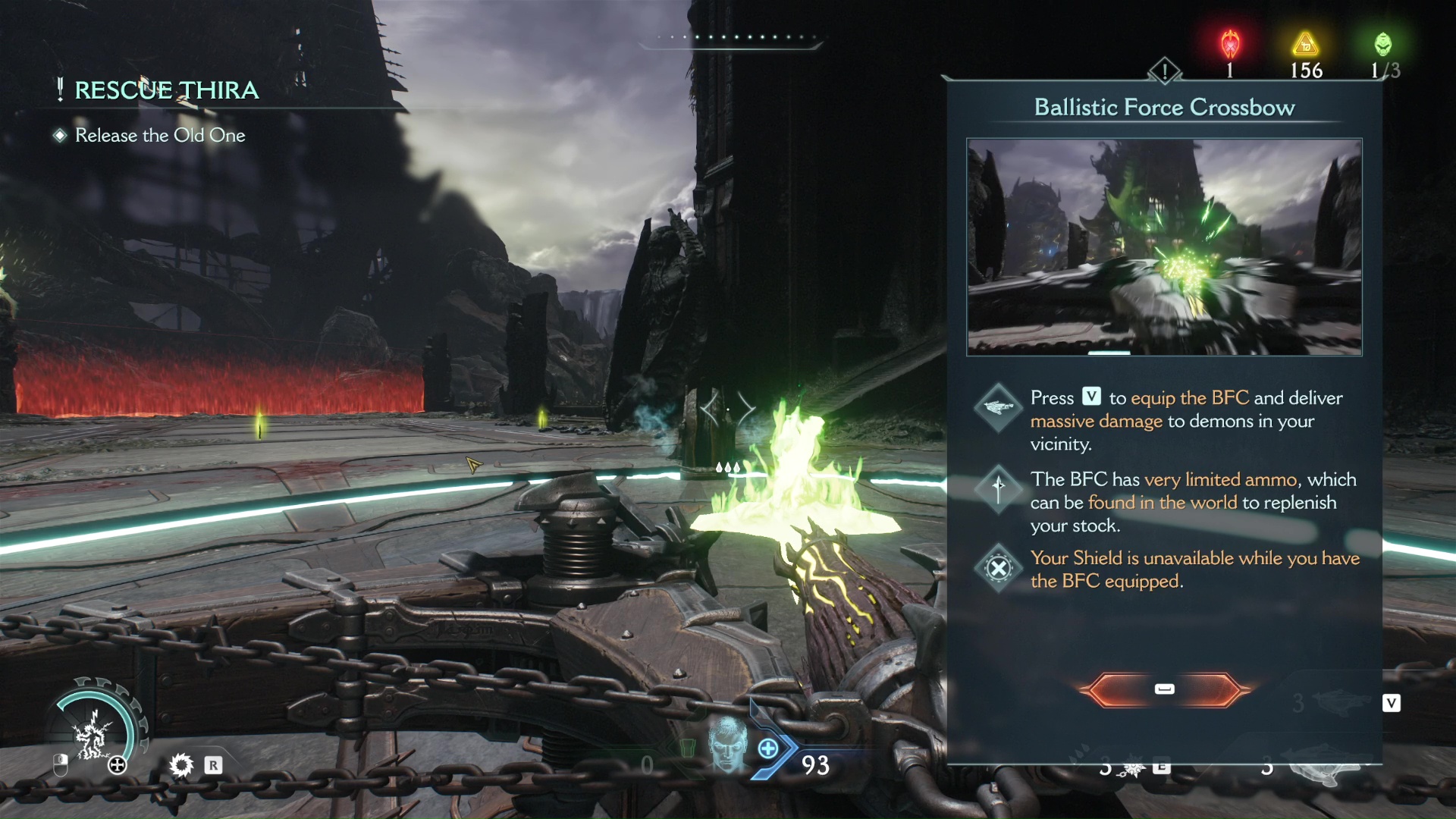
Task: Click the Slayer portrait health icon
Action: click(726, 744)
